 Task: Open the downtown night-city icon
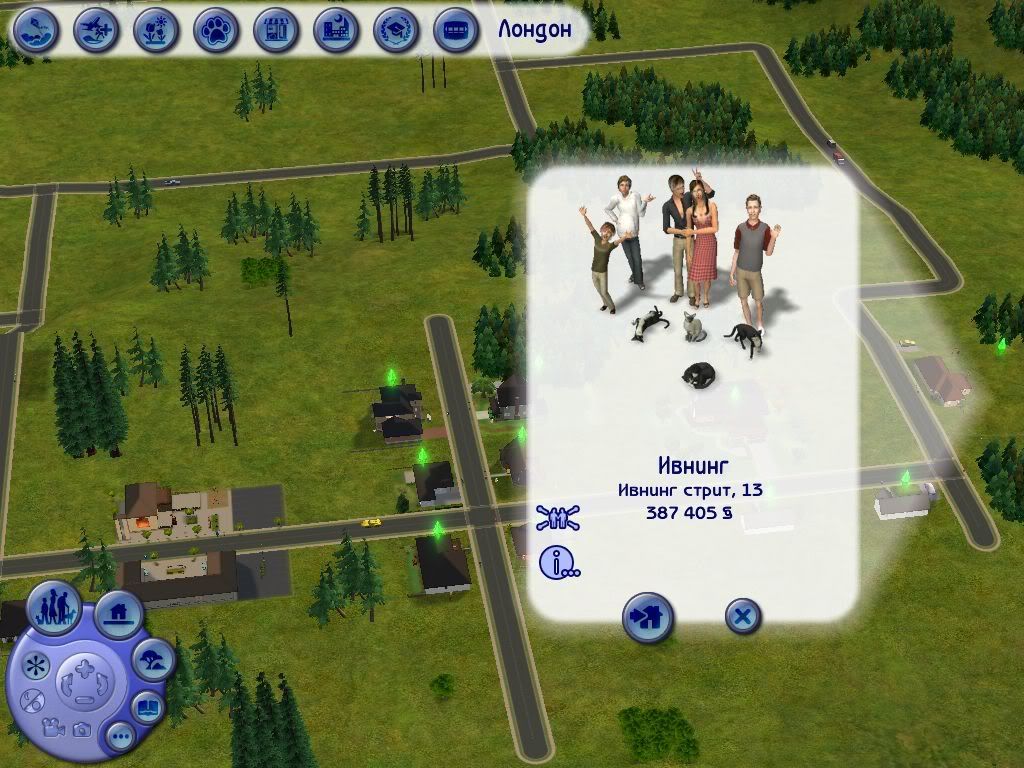pos(336,29)
